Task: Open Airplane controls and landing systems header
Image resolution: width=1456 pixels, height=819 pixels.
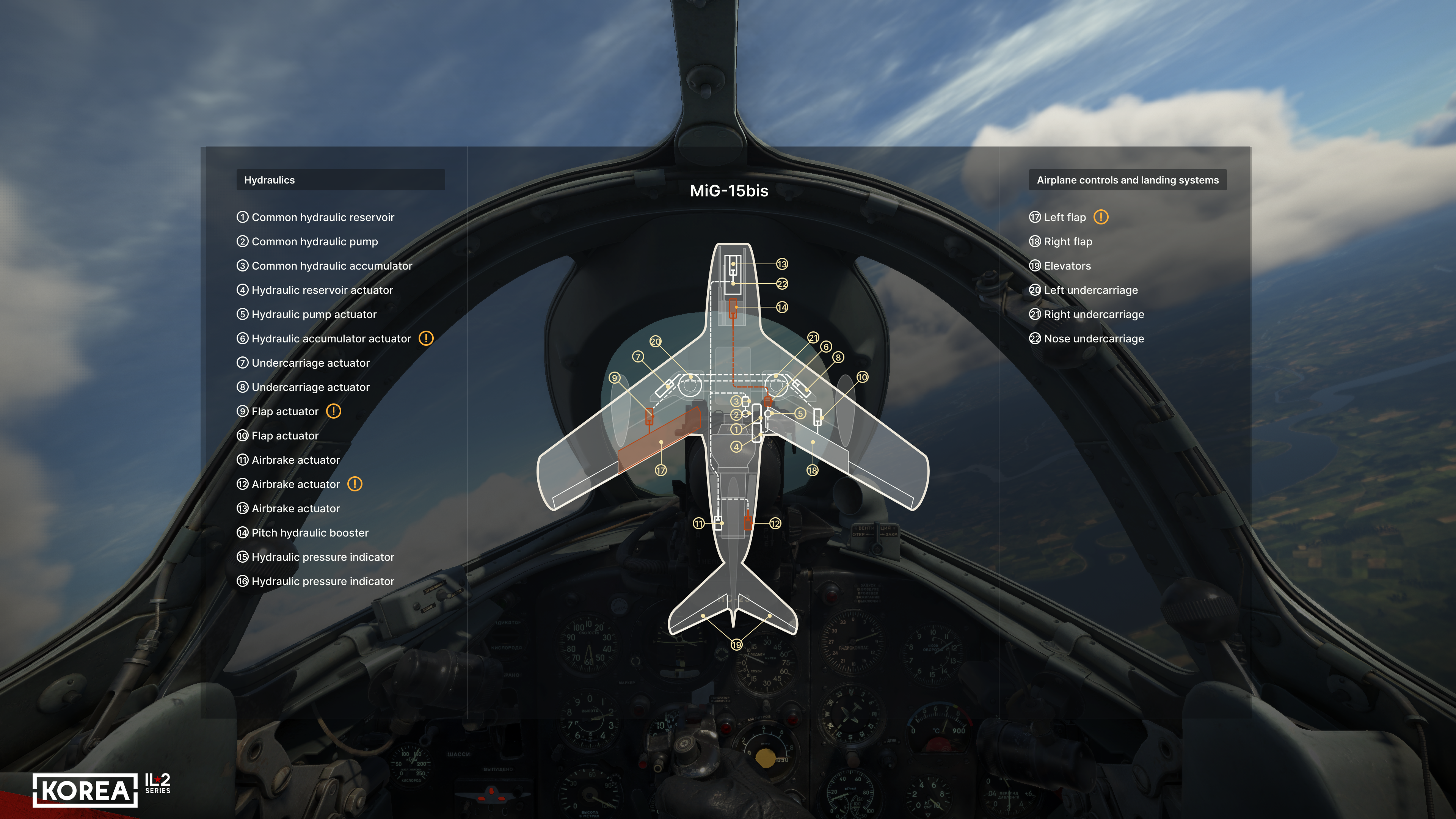Action: click(x=1127, y=180)
